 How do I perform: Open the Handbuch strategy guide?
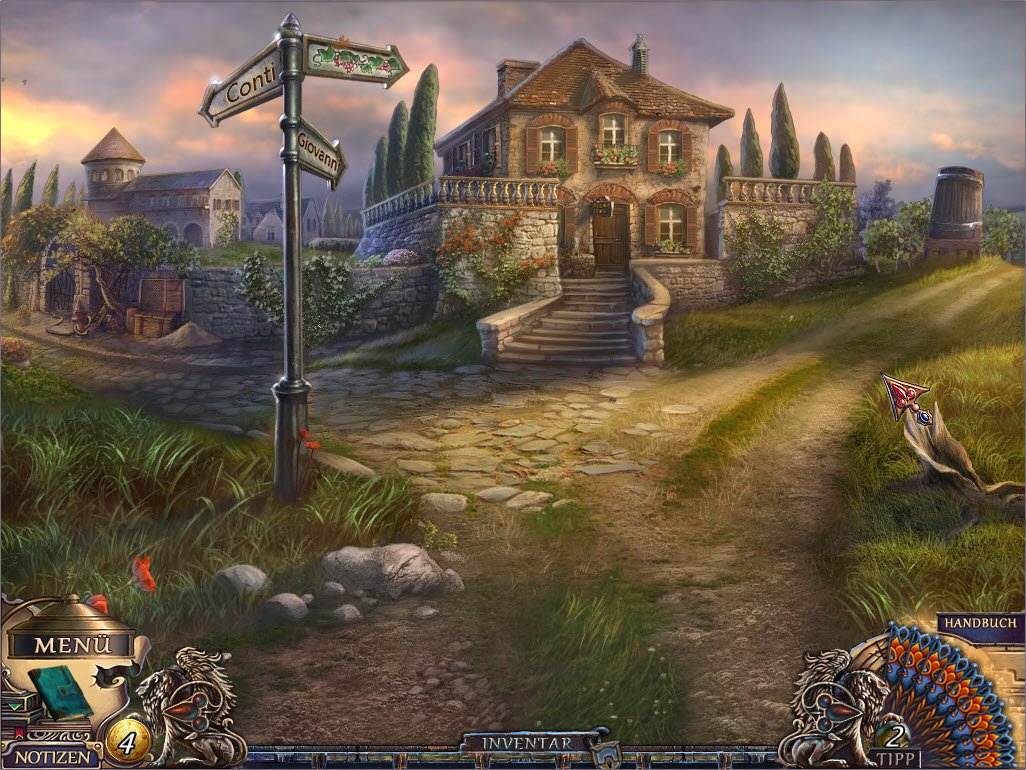click(979, 622)
